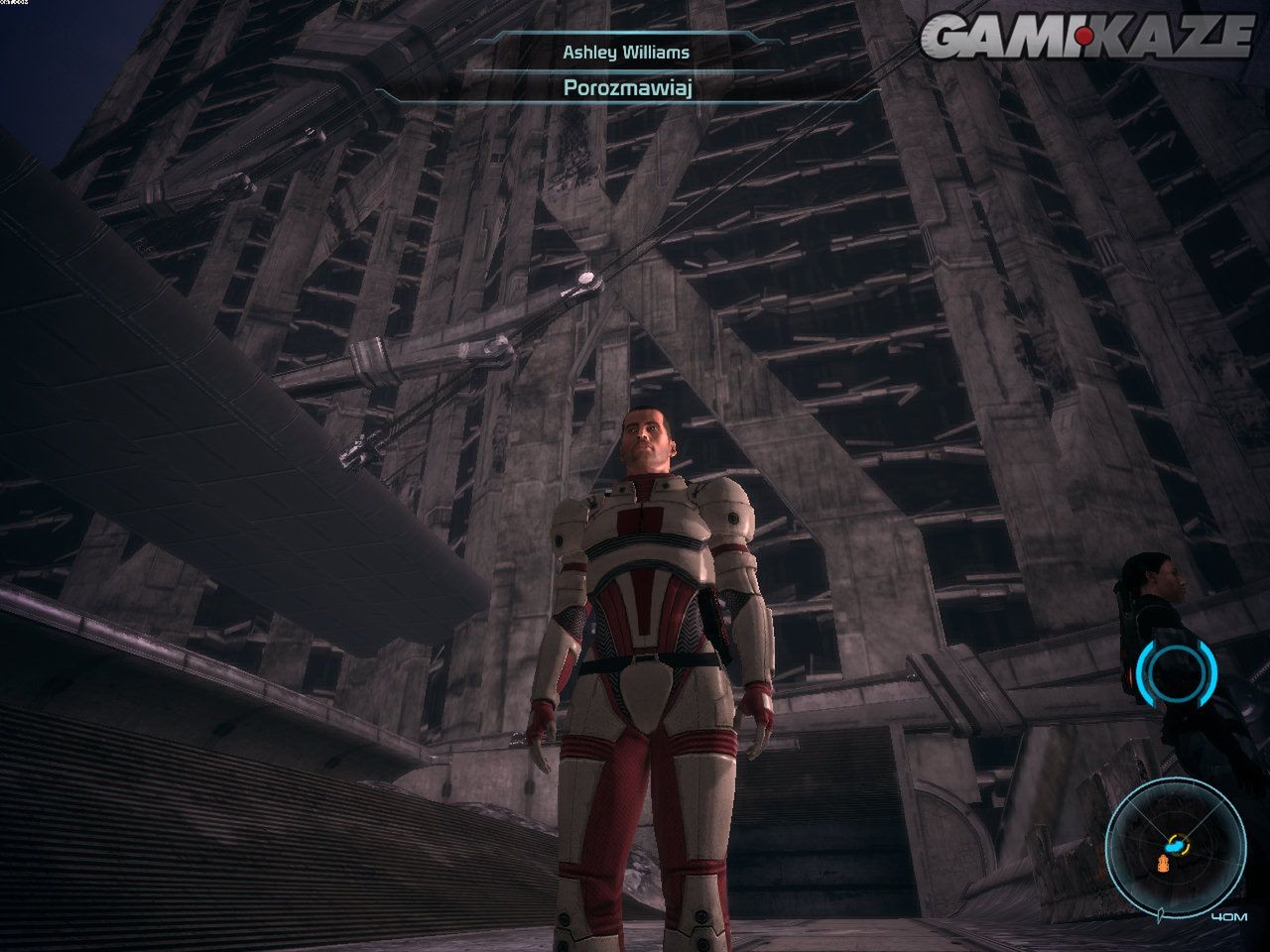This screenshot has width=1270, height=952.
Task: Choose the Porozmawiaj talk prompt
Action: click(x=626, y=87)
